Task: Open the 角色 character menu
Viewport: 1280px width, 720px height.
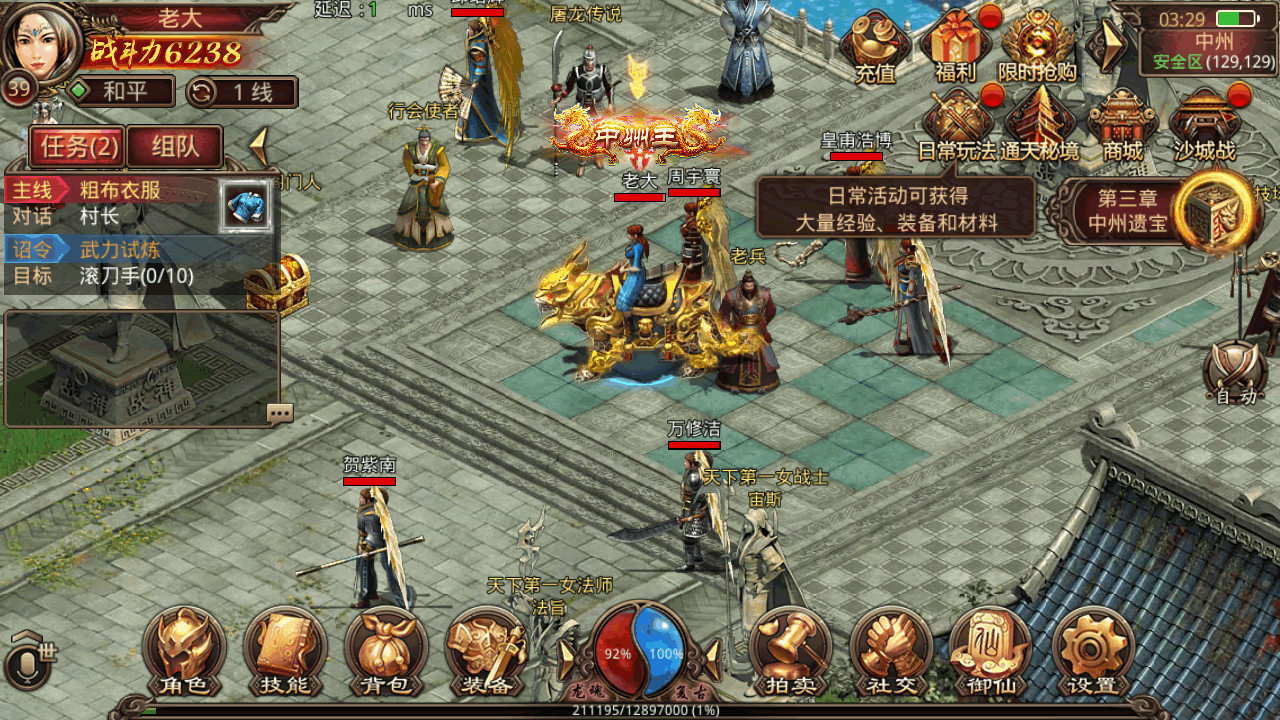Action: (184, 651)
